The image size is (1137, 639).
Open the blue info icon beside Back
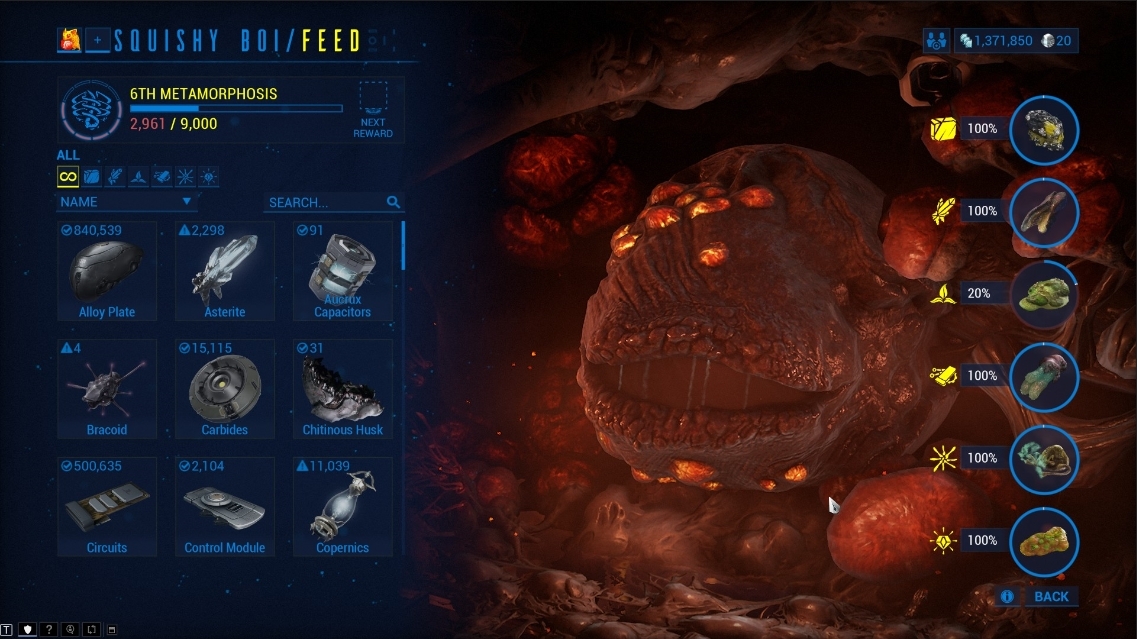click(1007, 597)
